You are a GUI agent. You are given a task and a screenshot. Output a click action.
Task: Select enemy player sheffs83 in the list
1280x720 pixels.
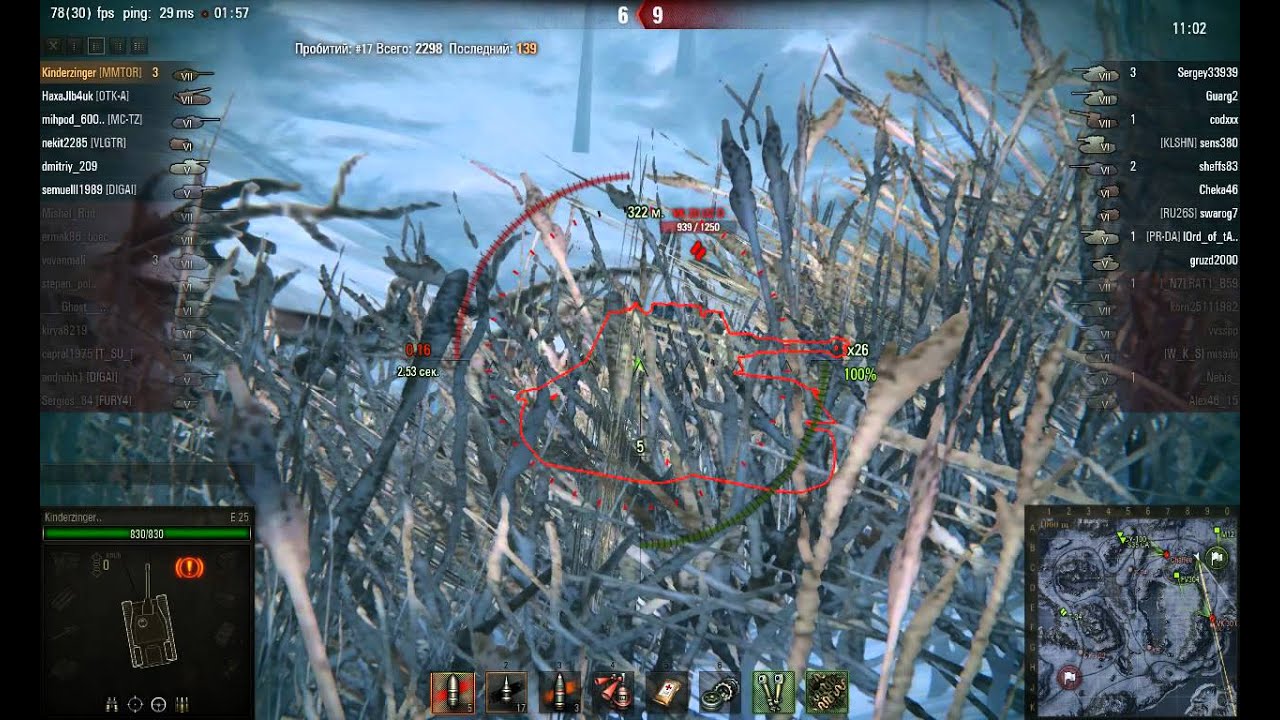(1218, 166)
